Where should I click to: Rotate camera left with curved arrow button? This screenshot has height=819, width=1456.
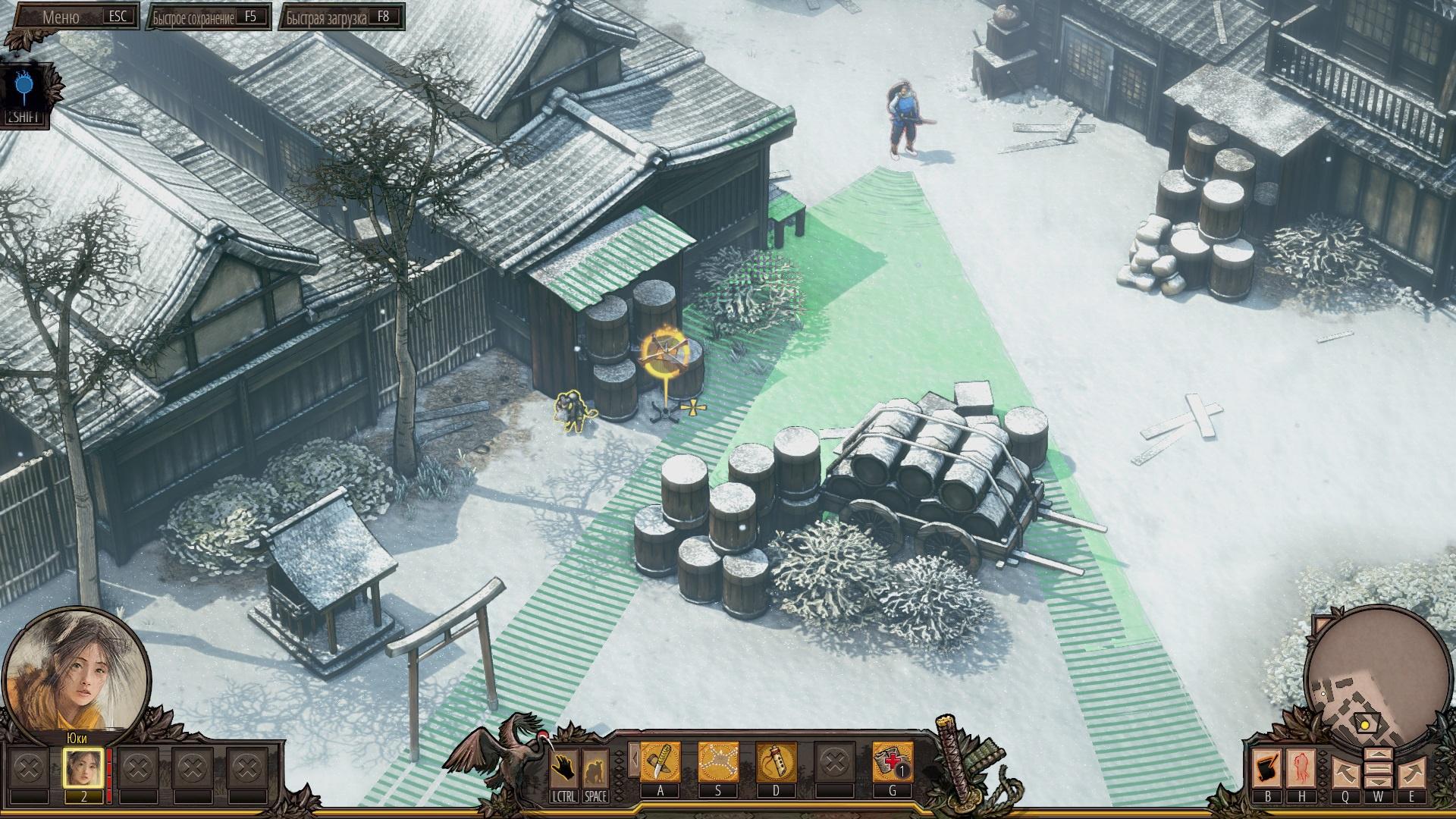(x=1345, y=773)
